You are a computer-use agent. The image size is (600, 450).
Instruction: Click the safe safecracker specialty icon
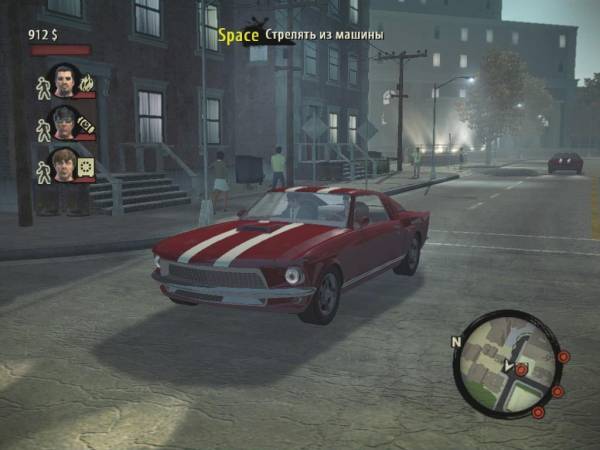click(86, 166)
